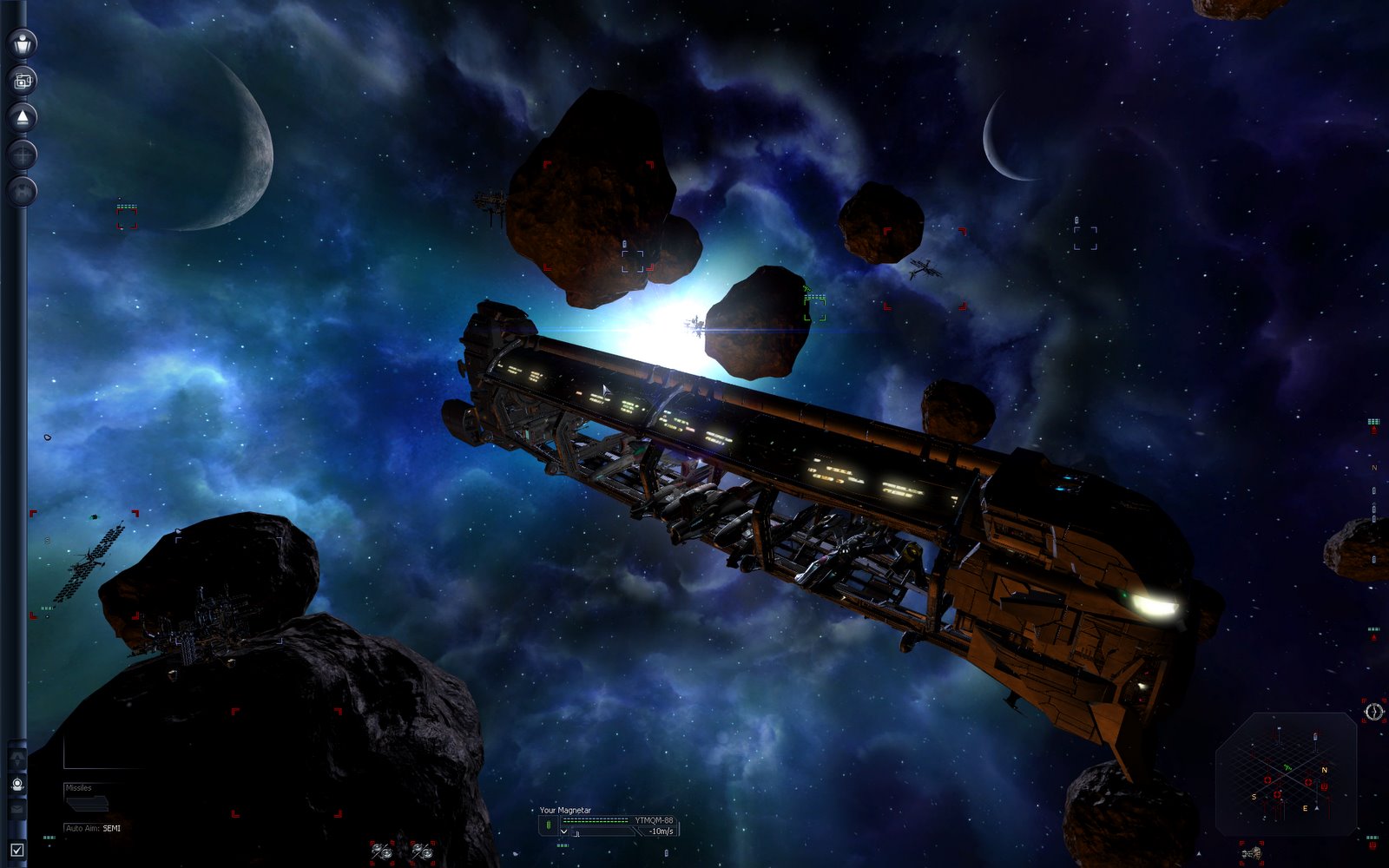Expand the dropdown arrow under Your Magnetar
Viewport: 1389px width, 868px height.
coord(563,832)
